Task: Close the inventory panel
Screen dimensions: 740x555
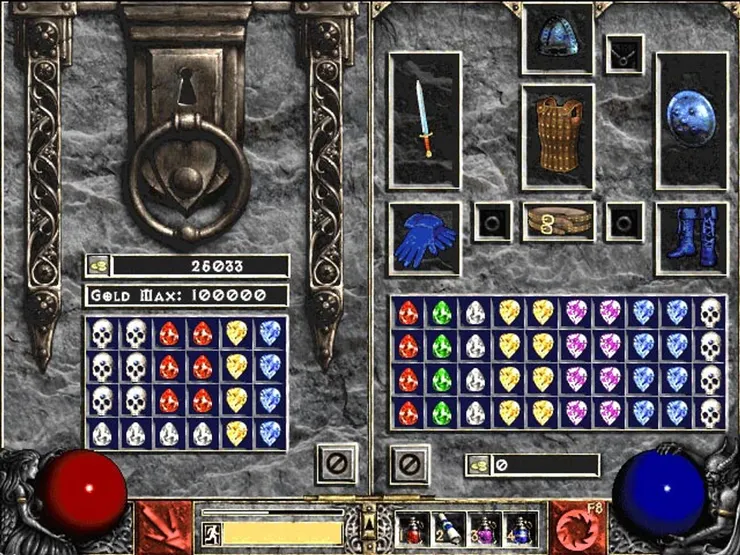Action: [x=409, y=464]
